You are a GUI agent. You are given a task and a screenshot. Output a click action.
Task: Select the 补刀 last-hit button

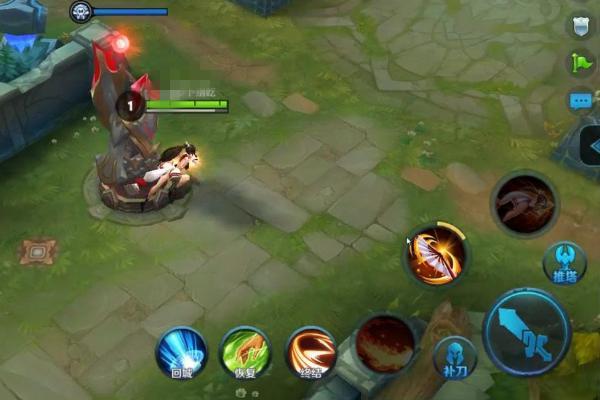pos(454,358)
